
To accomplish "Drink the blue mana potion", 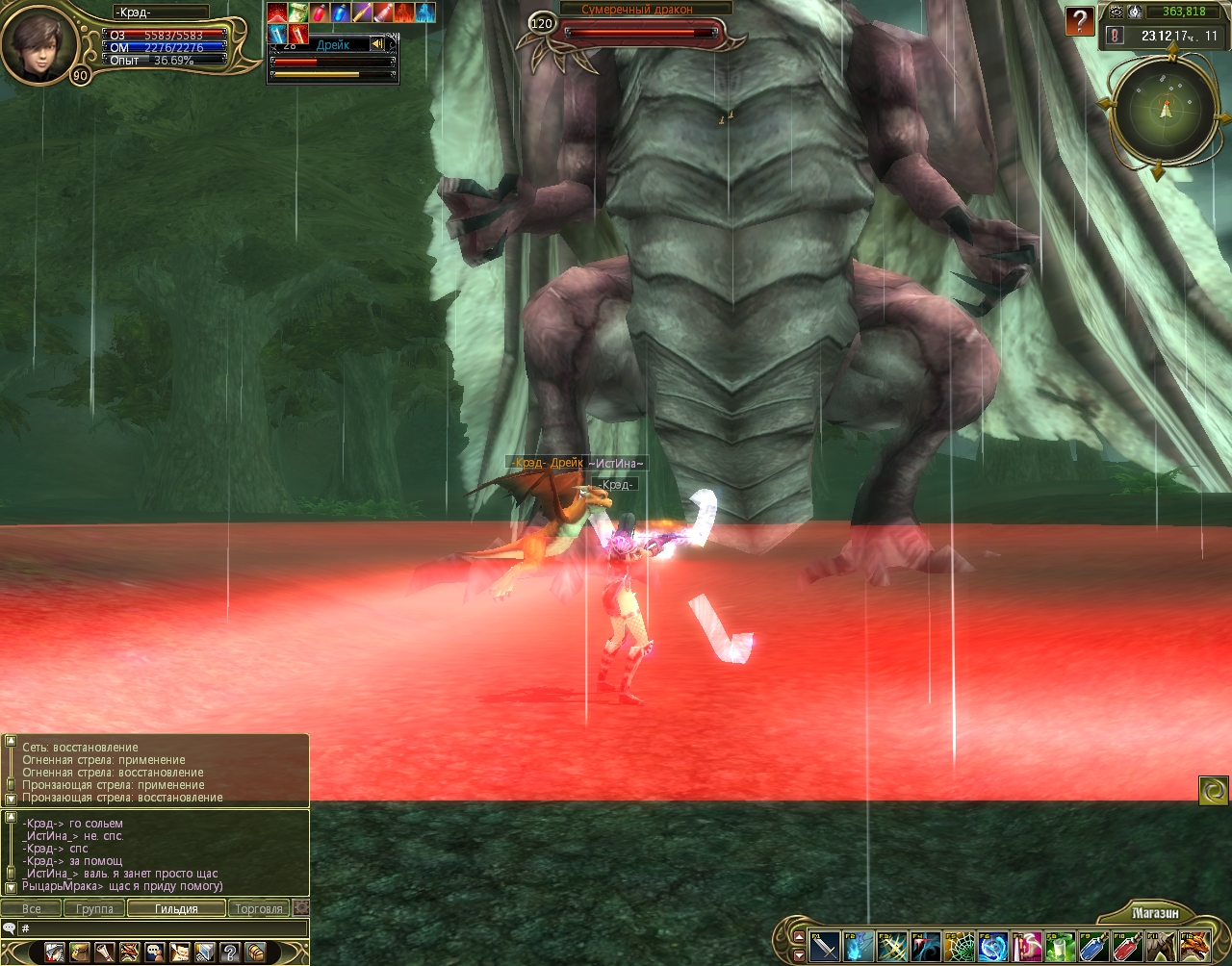I will coord(1092,947).
